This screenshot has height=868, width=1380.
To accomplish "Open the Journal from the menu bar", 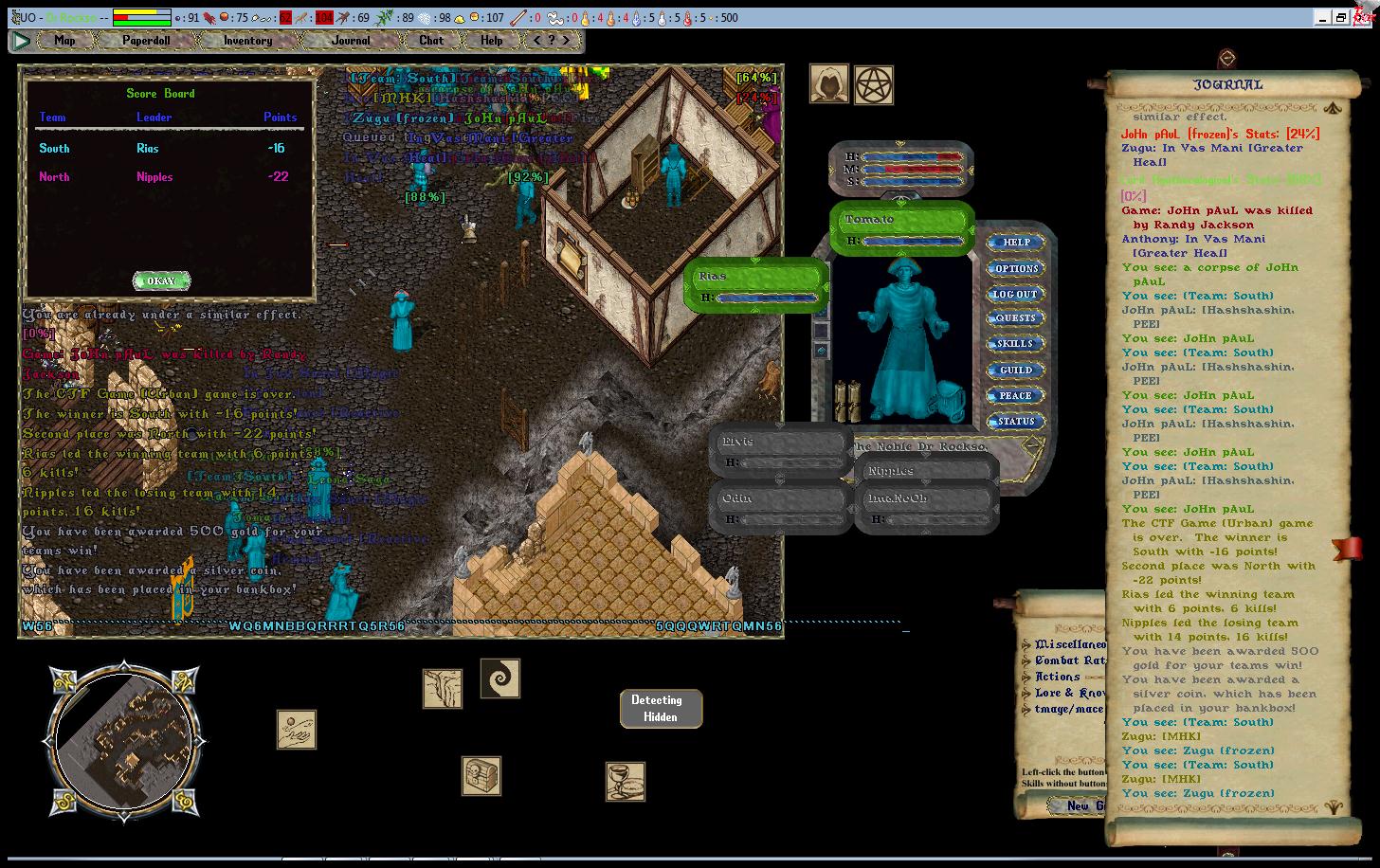I will [x=351, y=41].
